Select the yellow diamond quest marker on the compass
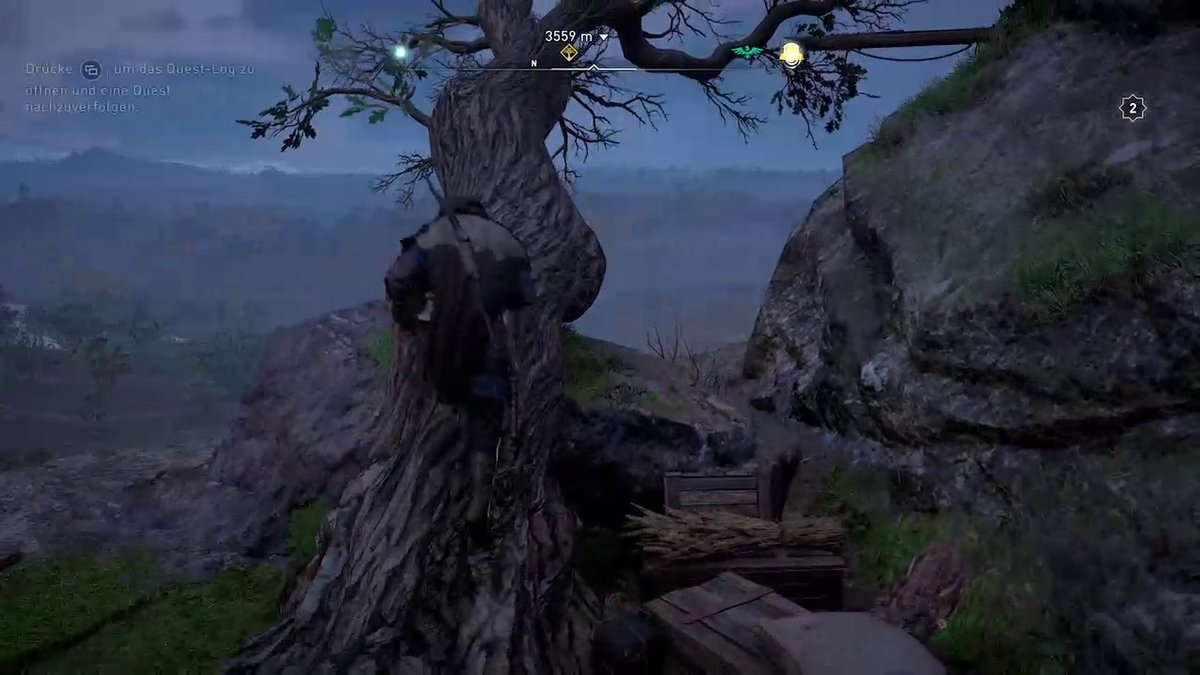This screenshot has width=1200, height=675. pyautogui.click(x=569, y=53)
